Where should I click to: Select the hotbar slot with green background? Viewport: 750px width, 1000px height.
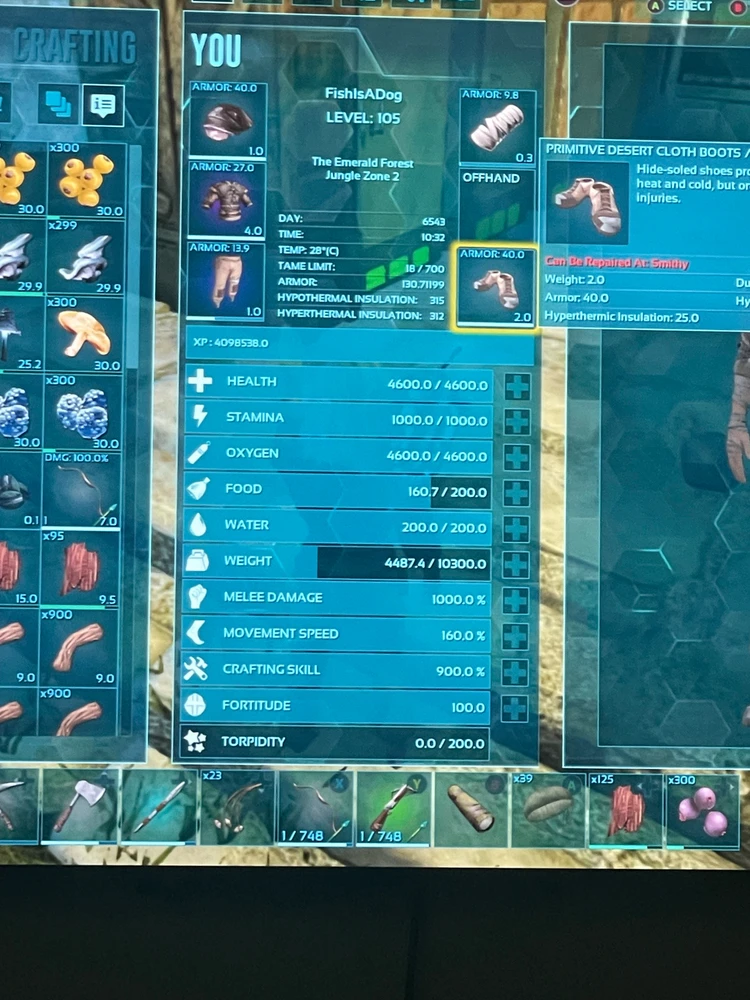[x=392, y=806]
